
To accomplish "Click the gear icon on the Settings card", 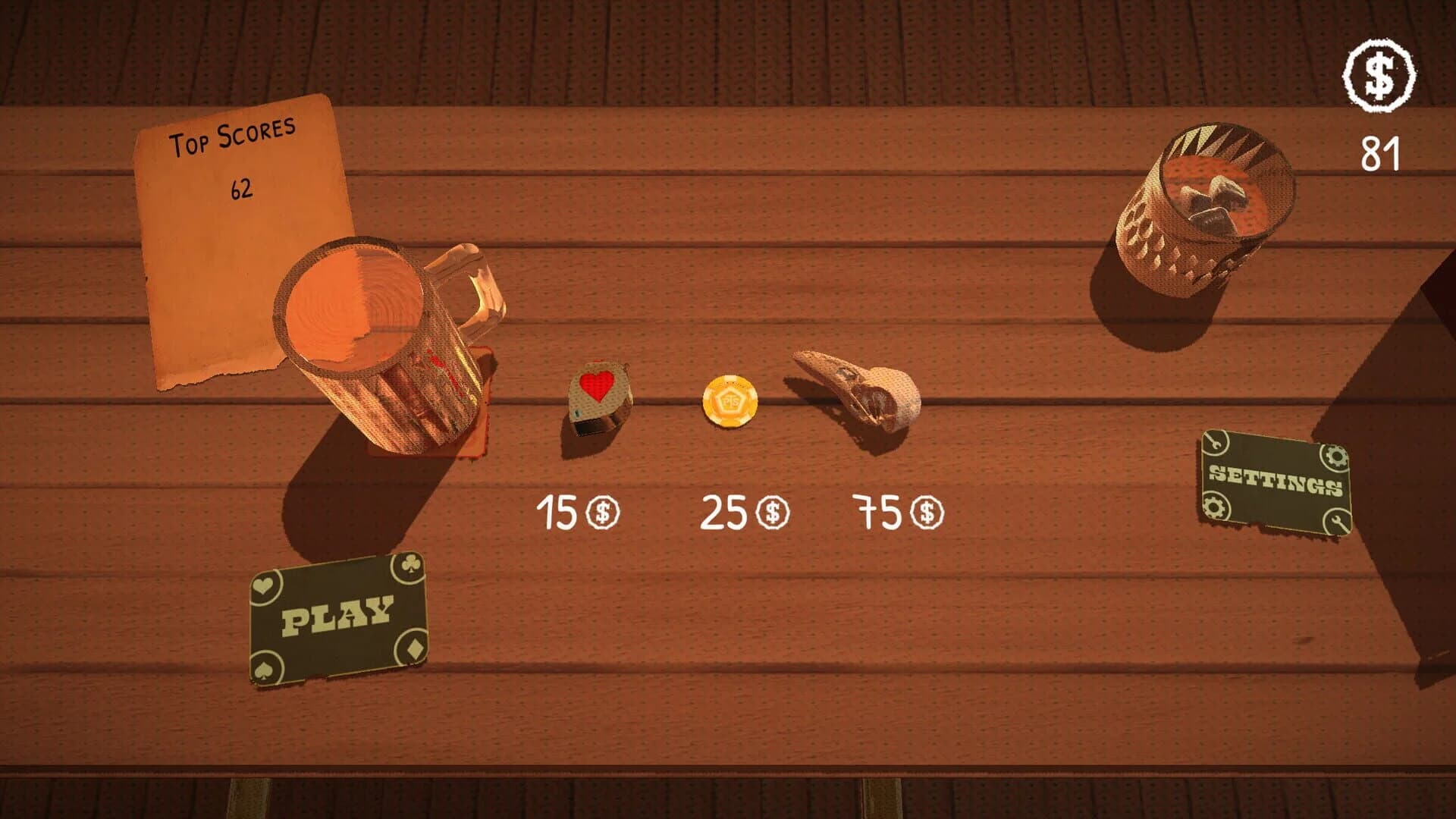I will pyautogui.click(x=1335, y=457).
